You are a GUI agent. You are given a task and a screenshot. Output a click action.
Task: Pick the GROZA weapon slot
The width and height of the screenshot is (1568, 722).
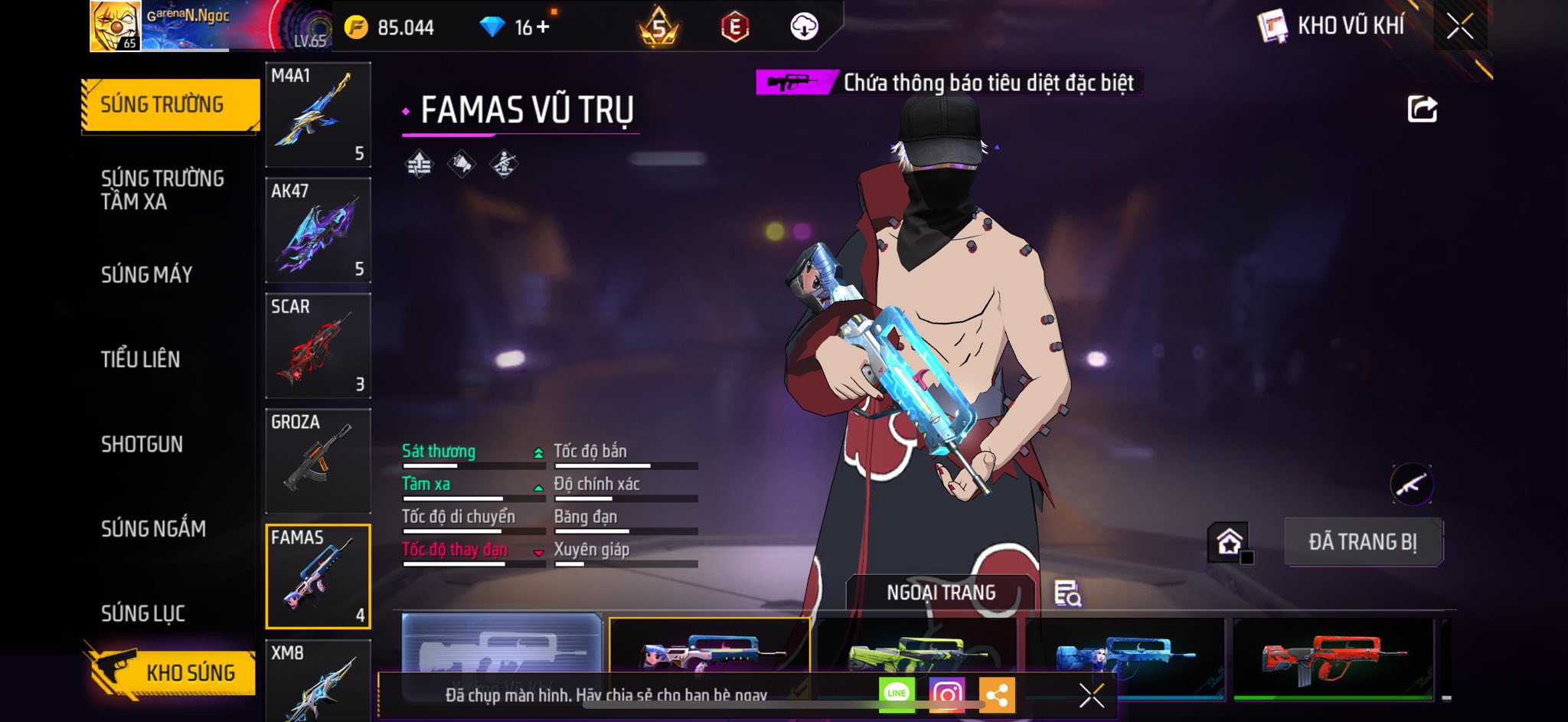point(318,461)
